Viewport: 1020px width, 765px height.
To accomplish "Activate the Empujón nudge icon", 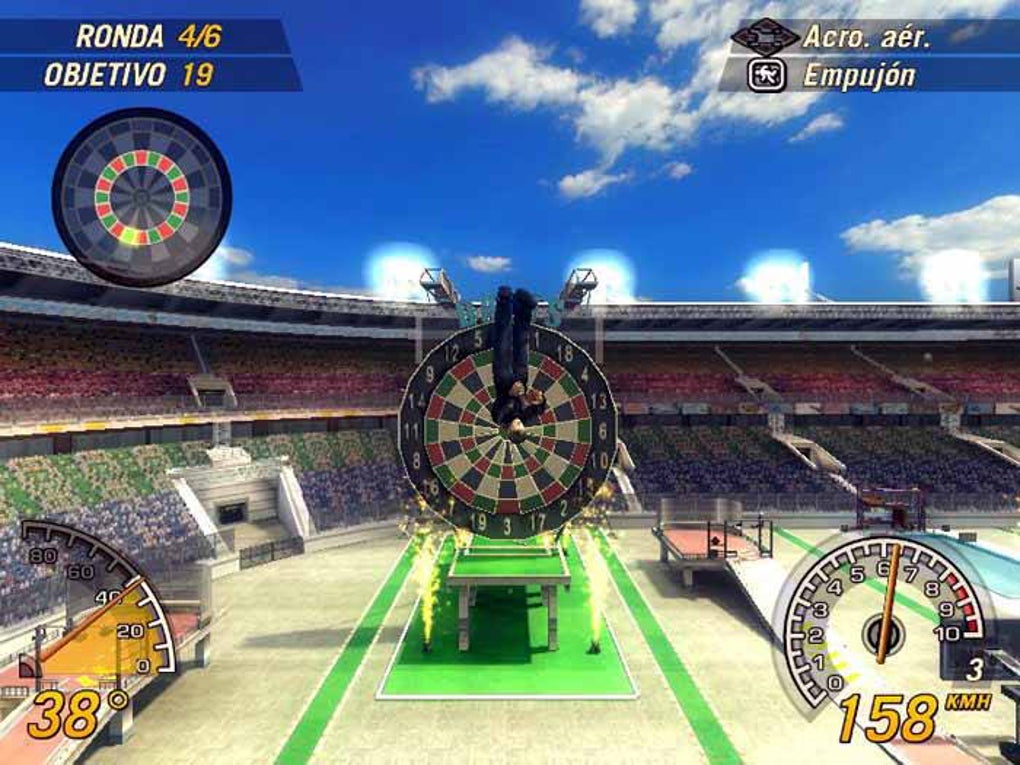I will tap(763, 75).
